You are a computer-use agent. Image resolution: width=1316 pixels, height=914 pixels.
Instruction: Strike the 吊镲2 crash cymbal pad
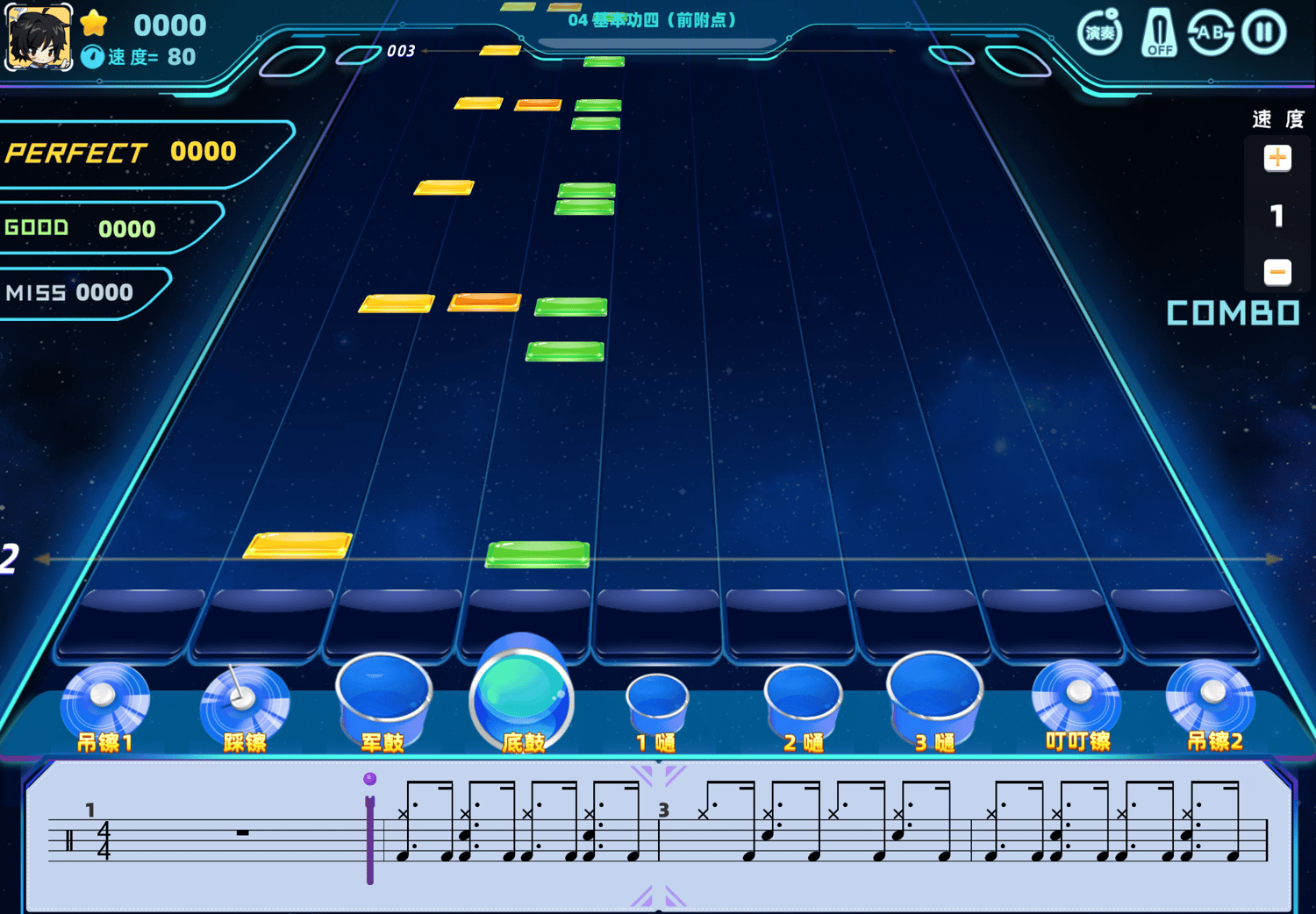pos(1212,697)
